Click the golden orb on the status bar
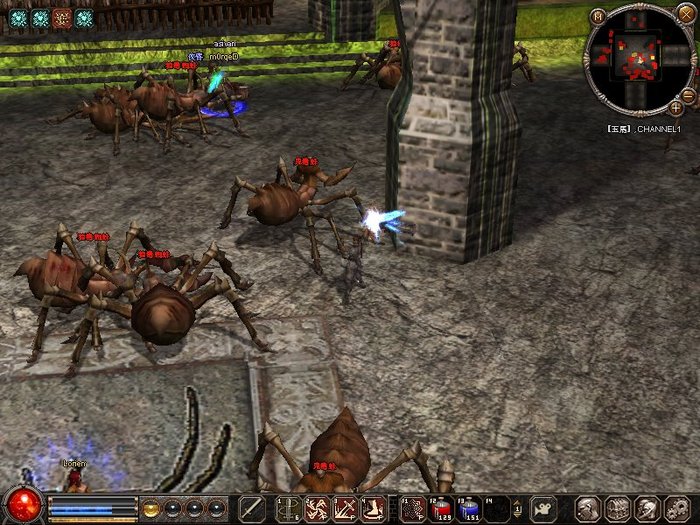 [x=151, y=507]
